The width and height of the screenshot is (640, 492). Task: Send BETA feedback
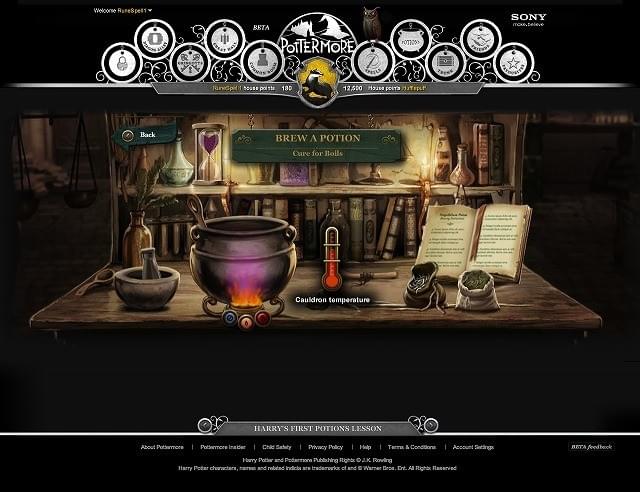[591, 447]
